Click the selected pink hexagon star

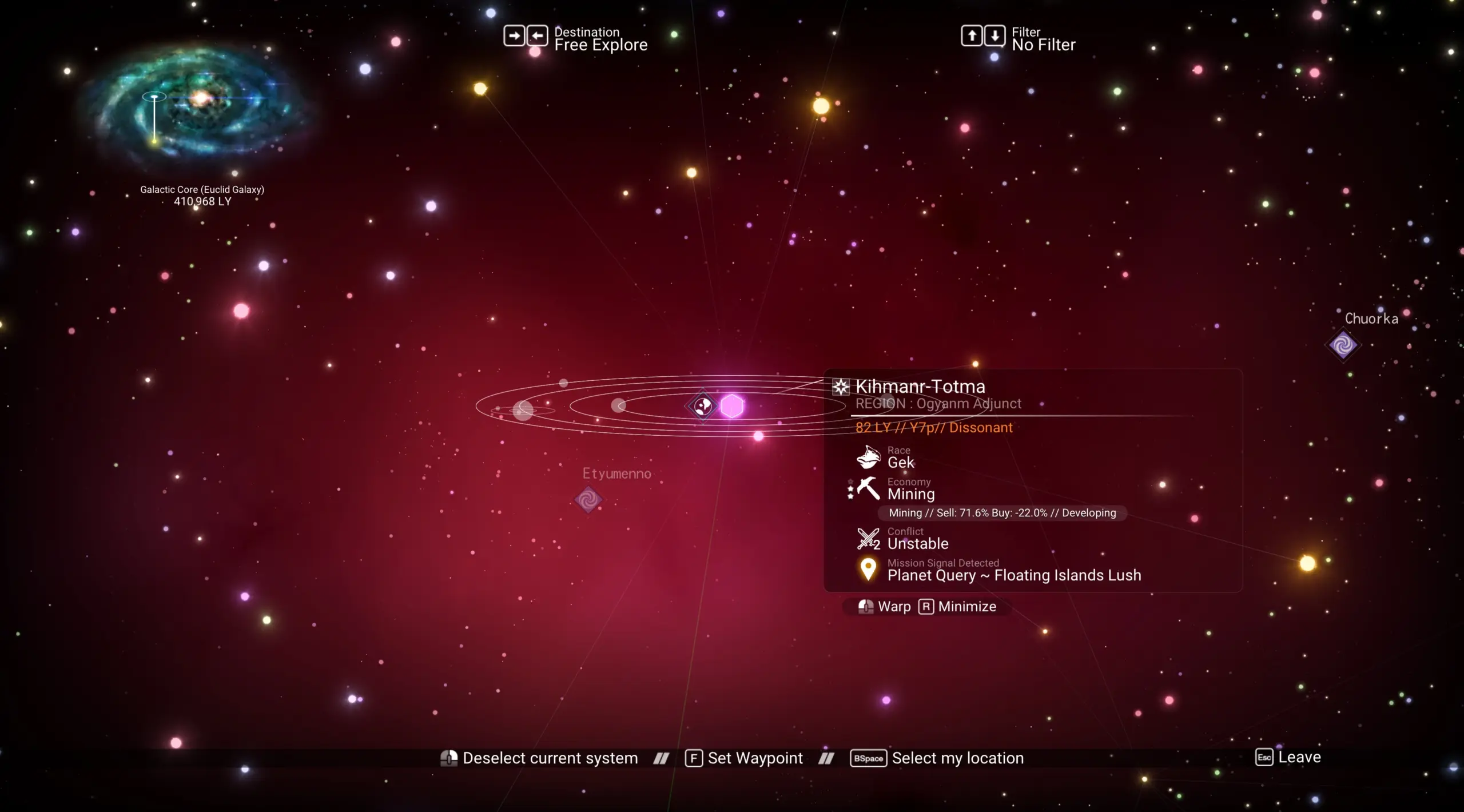tap(732, 406)
